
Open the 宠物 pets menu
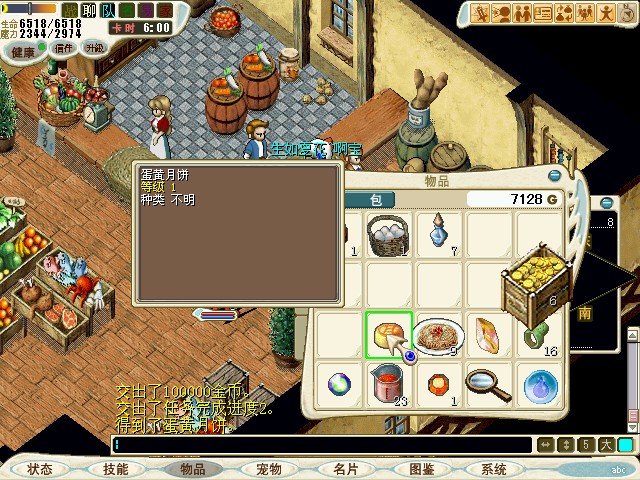pyautogui.click(x=268, y=468)
